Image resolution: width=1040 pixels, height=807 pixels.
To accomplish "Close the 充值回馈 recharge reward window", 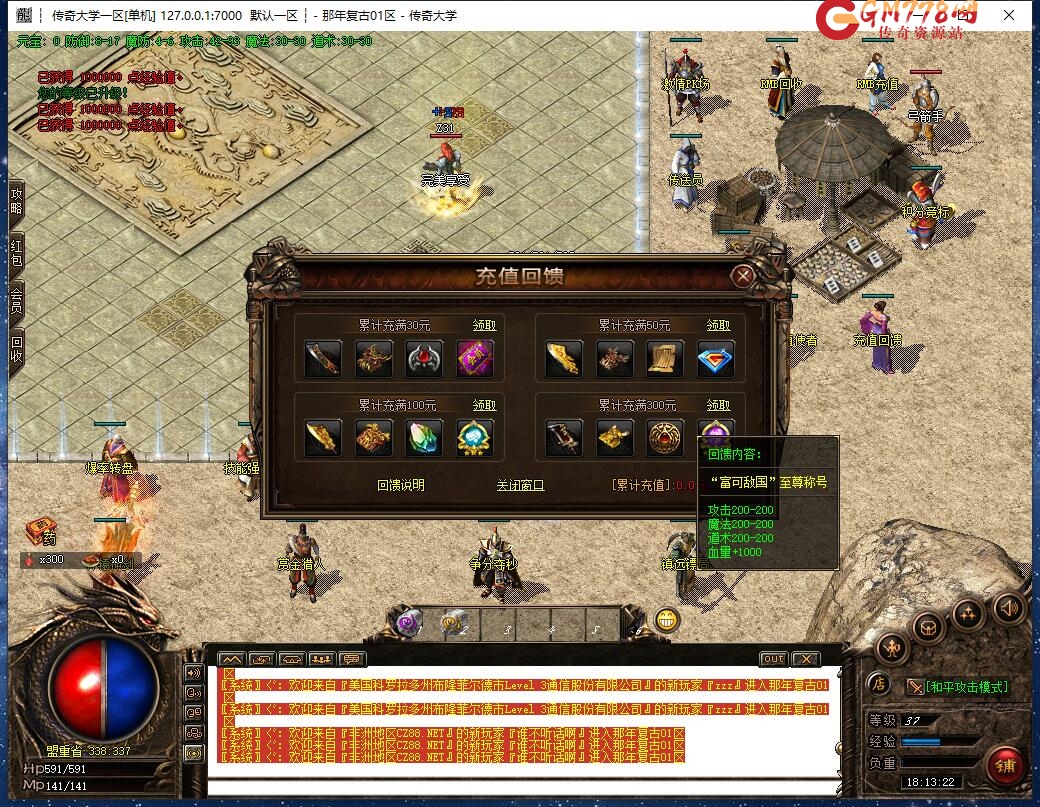I will 742,277.
